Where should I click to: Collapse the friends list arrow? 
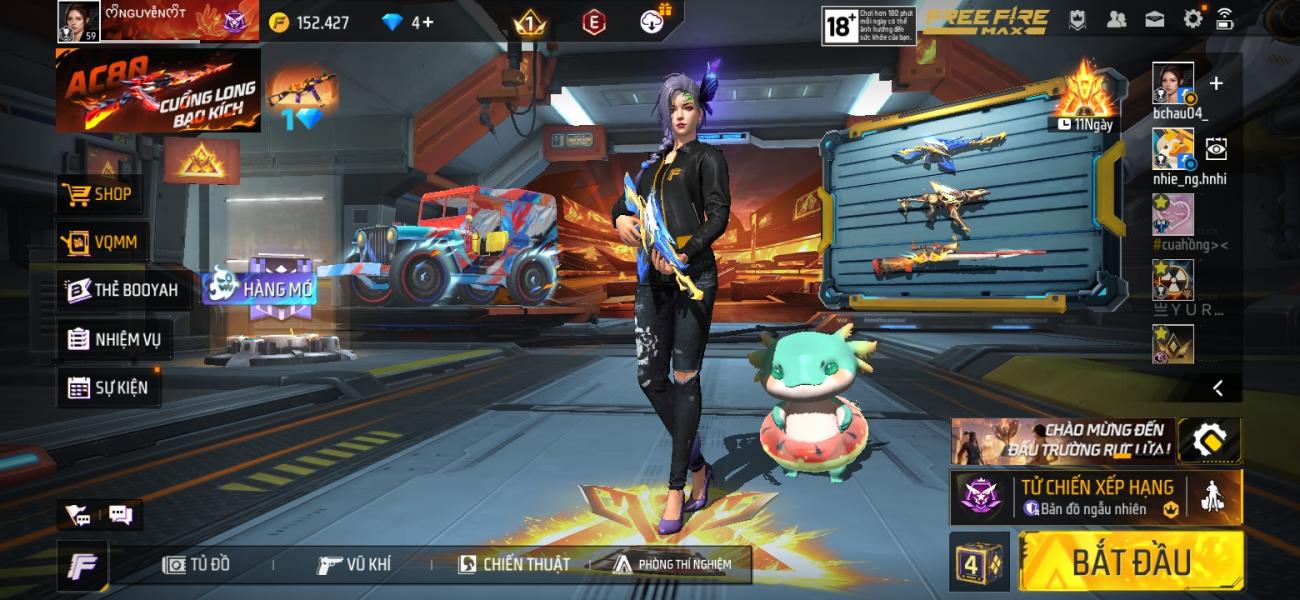click(1217, 387)
